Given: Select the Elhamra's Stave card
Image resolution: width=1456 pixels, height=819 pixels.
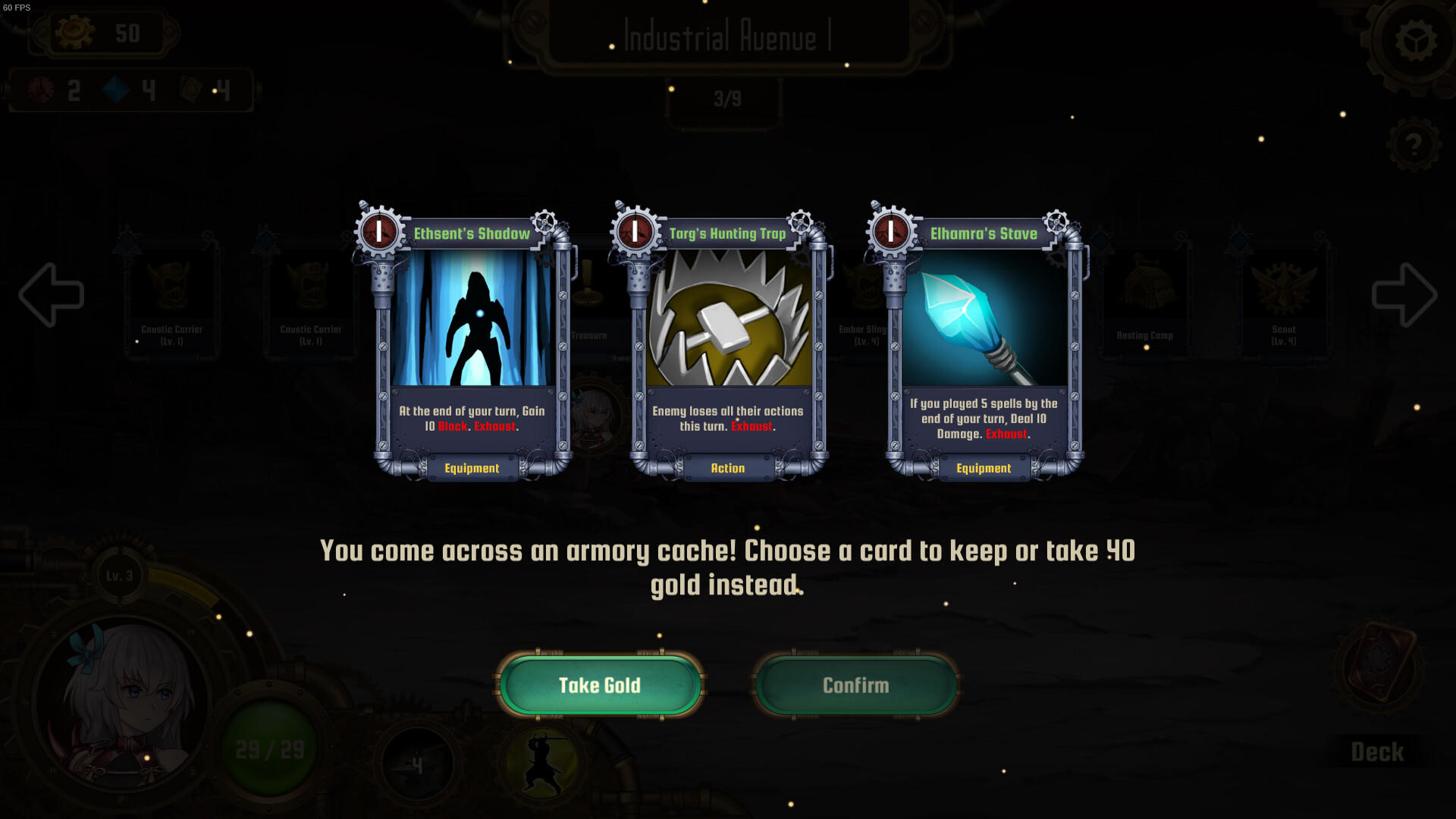Looking at the screenshot, I should (x=982, y=341).
